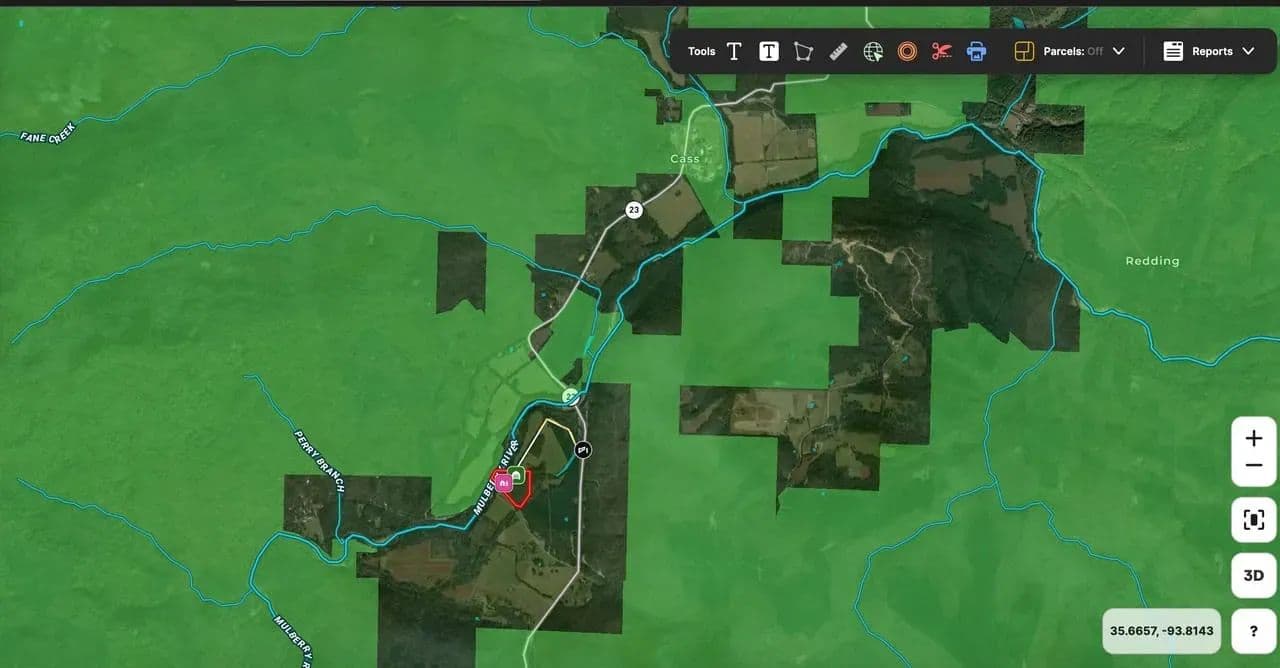Open the blue print map tool

click(976, 52)
